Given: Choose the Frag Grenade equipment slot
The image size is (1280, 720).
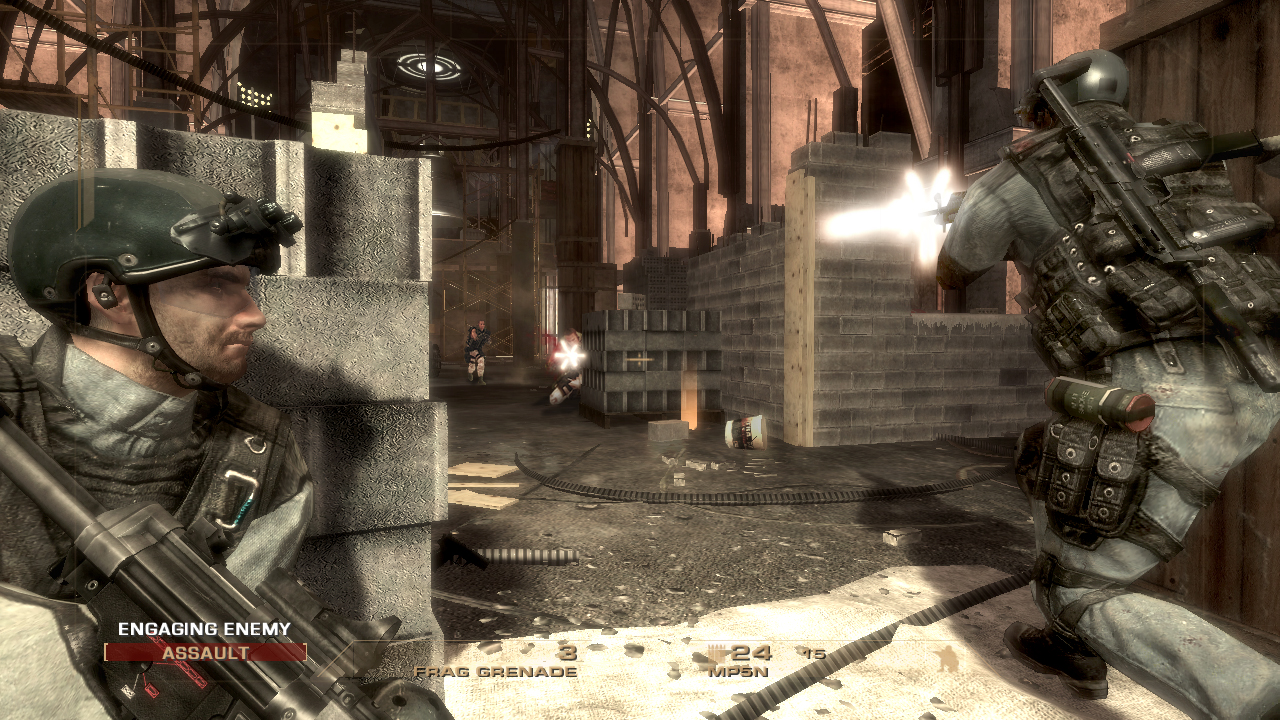Looking at the screenshot, I should pyautogui.click(x=497, y=662).
